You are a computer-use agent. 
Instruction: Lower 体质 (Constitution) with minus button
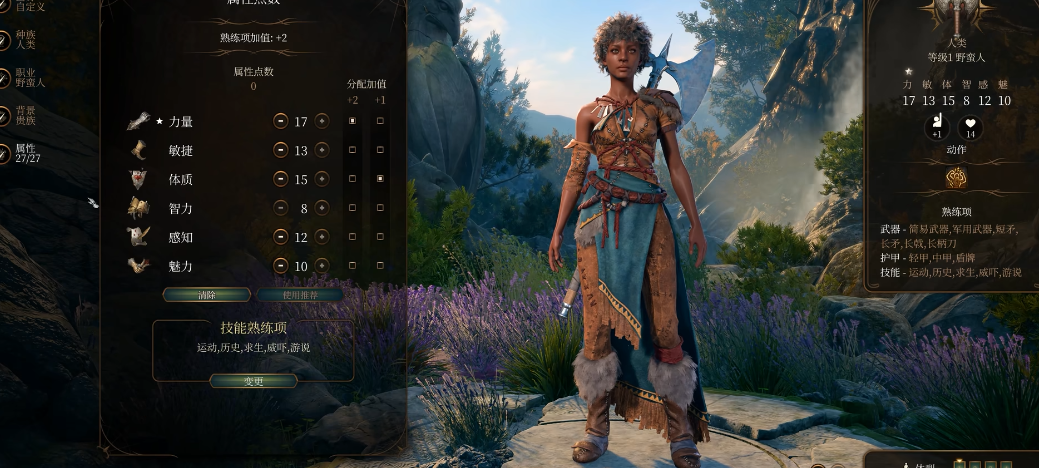[280, 179]
